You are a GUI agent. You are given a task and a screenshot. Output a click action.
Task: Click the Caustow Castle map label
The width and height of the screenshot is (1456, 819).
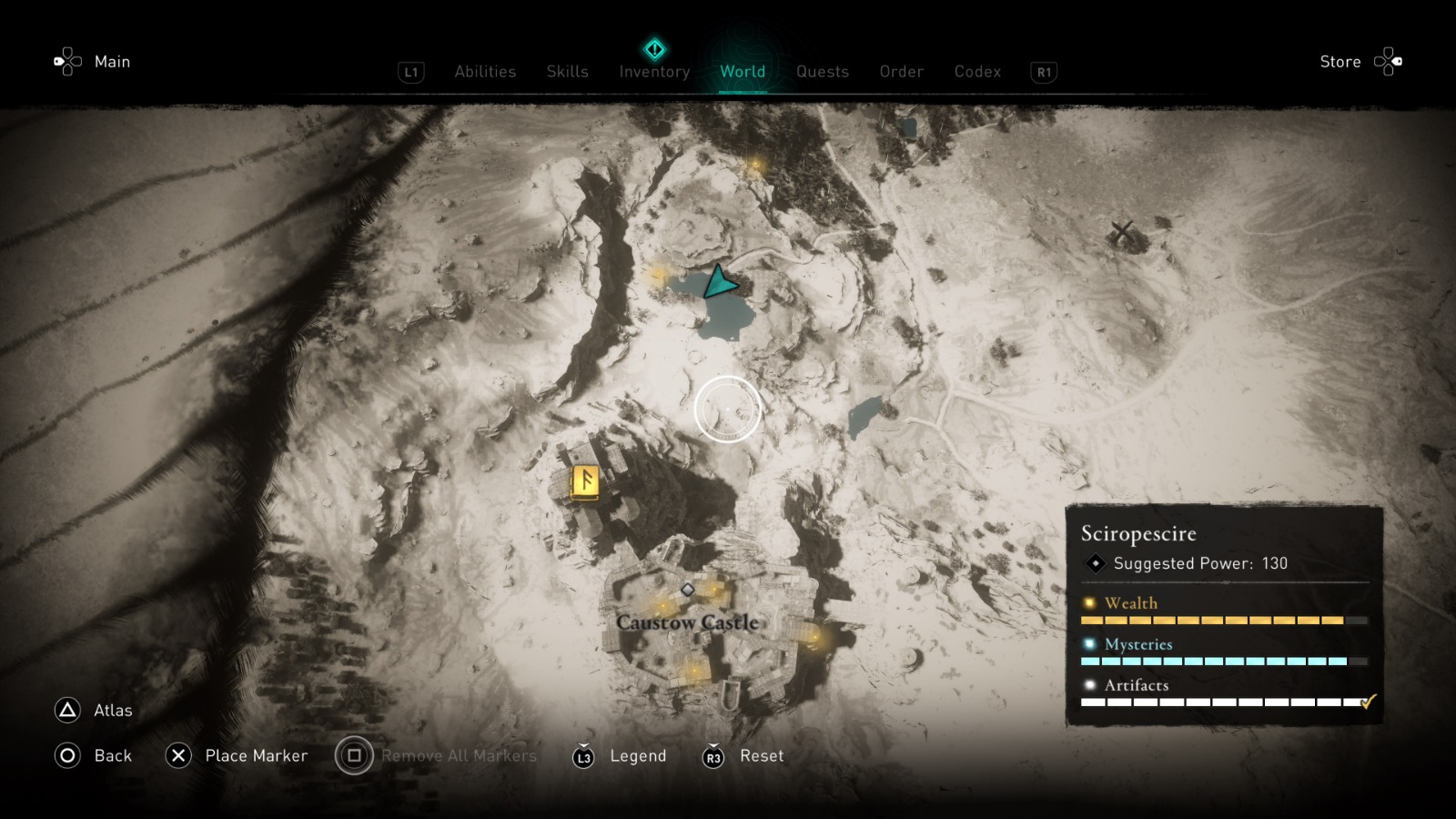pyautogui.click(x=689, y=622)
